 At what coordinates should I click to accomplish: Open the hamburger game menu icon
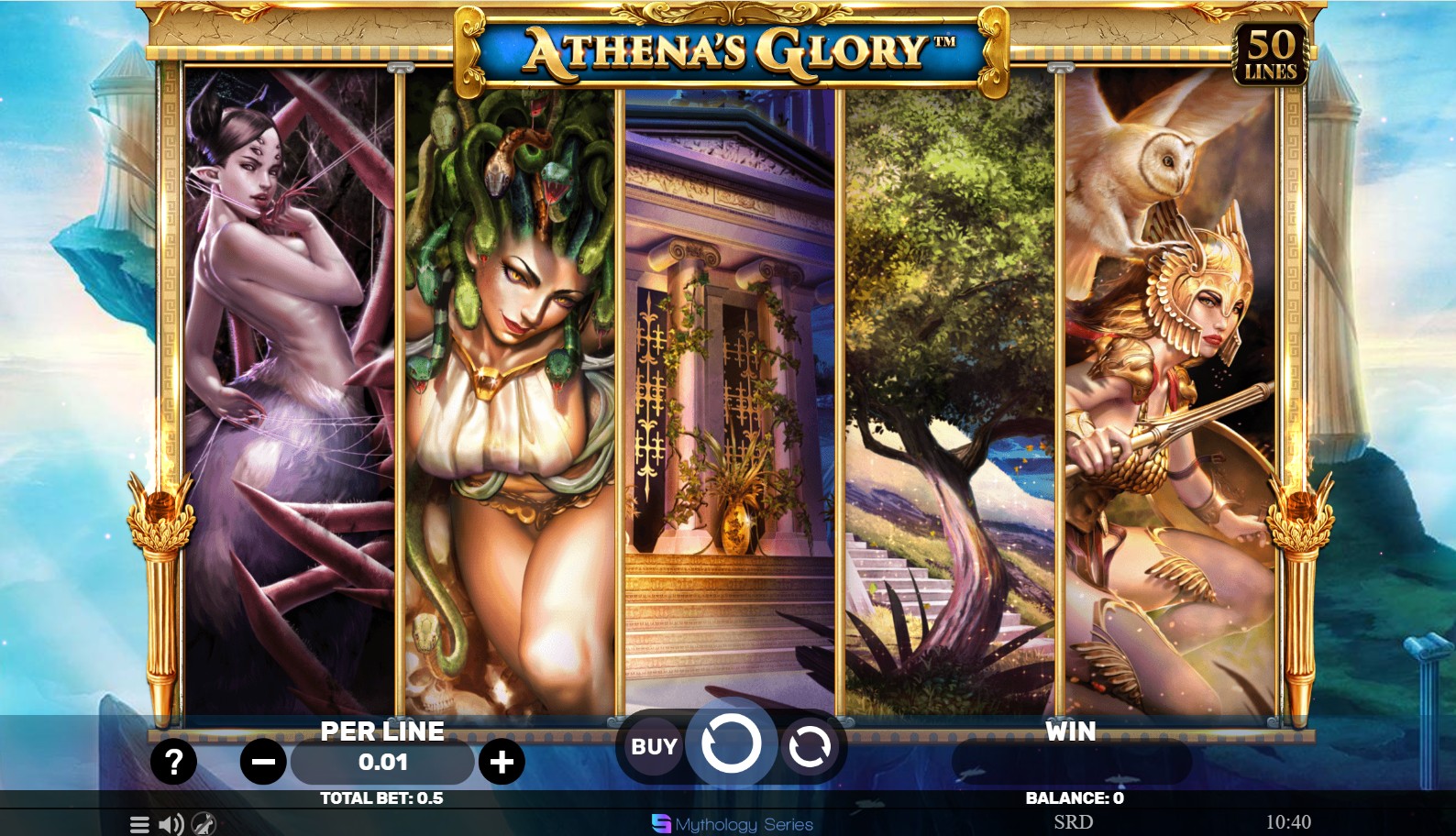coord(138,823)
